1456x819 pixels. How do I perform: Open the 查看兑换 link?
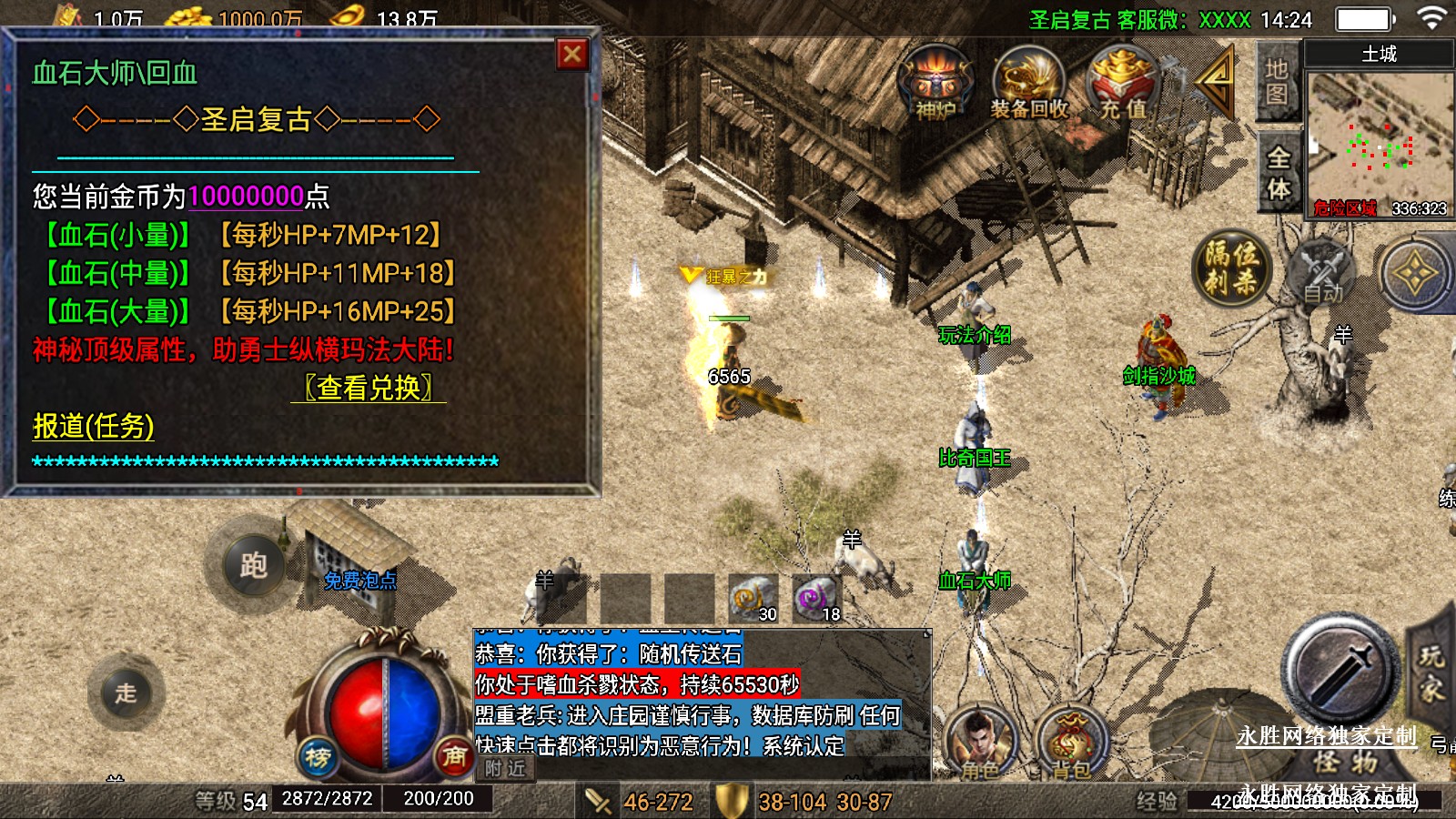click(x=369, y=388)
